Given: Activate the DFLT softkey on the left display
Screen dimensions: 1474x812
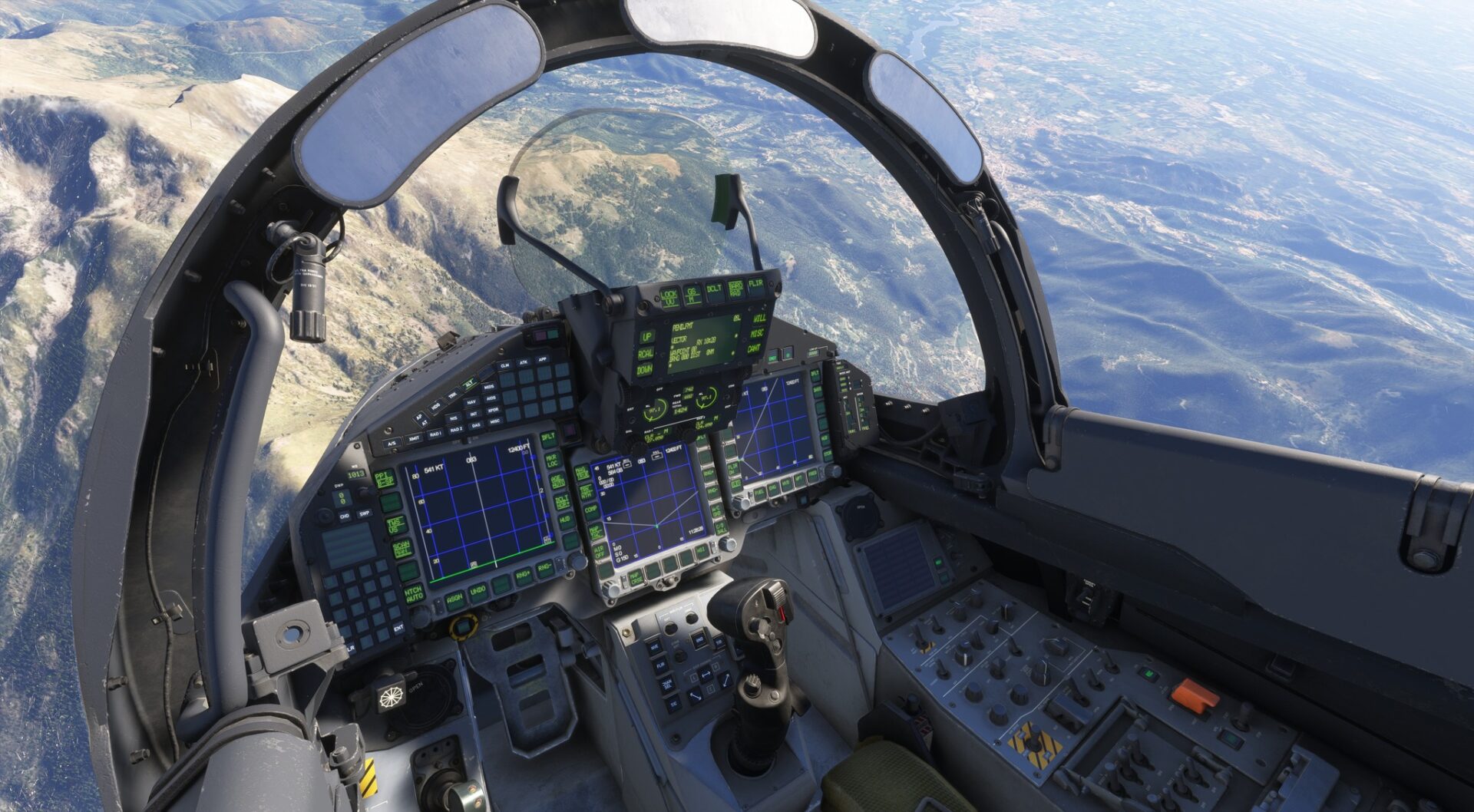Looking at the screenshot, I should pos(547,438).
